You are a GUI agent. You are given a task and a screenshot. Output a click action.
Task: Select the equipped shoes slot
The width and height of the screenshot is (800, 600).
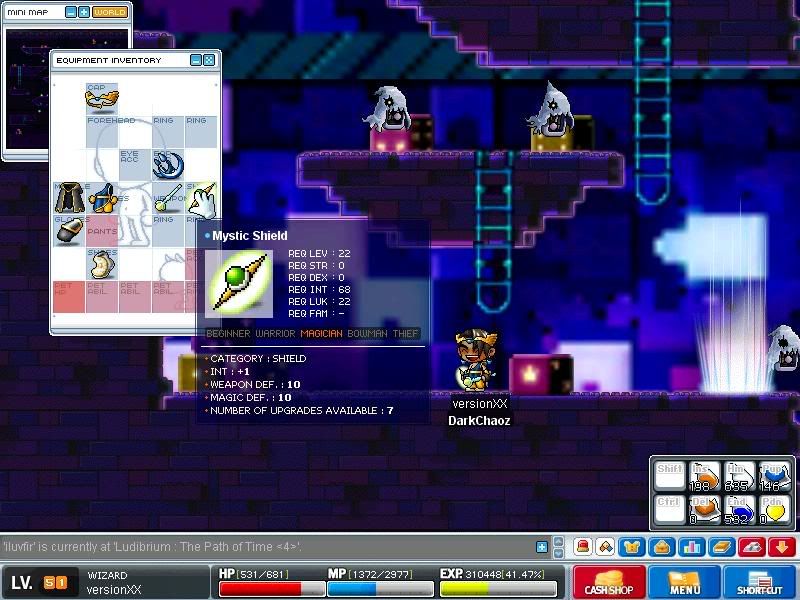(102, 265)
